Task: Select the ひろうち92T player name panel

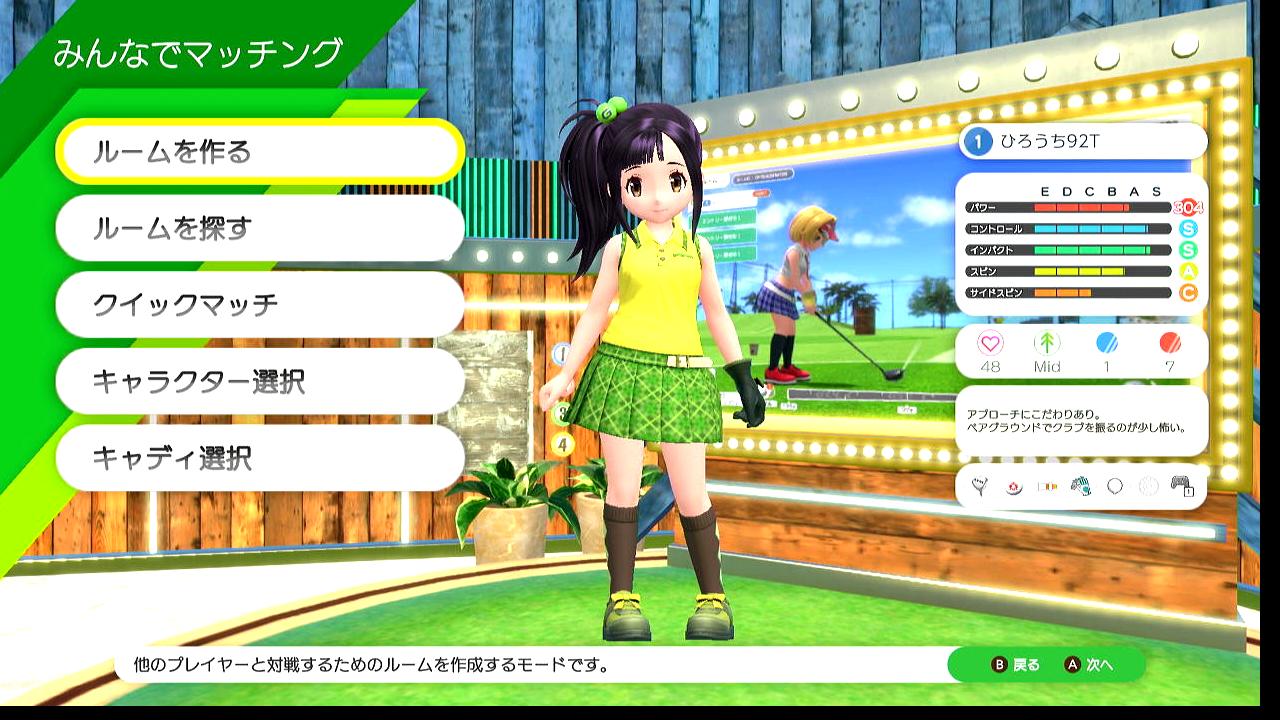Action: [x=1082, y=142]
